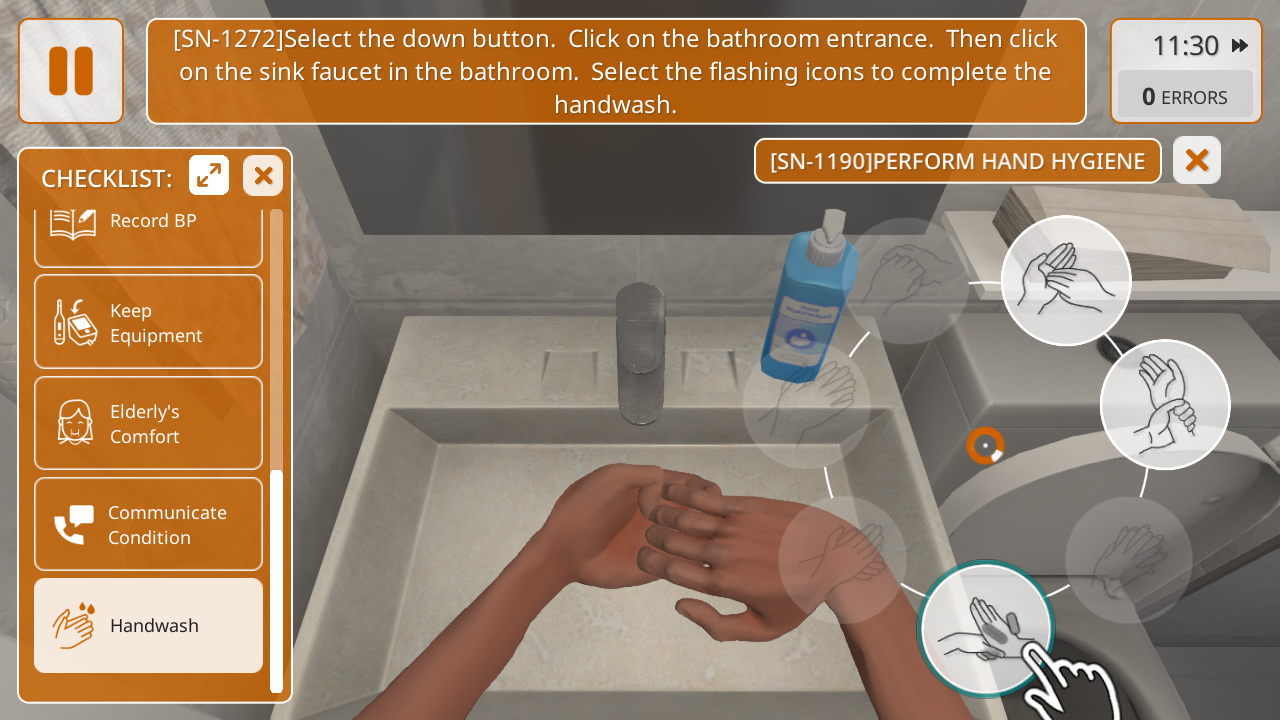1280x720 pixels.
Task: Close the Perform Hand Hygiene prompt
Action: pos(1197,160)
